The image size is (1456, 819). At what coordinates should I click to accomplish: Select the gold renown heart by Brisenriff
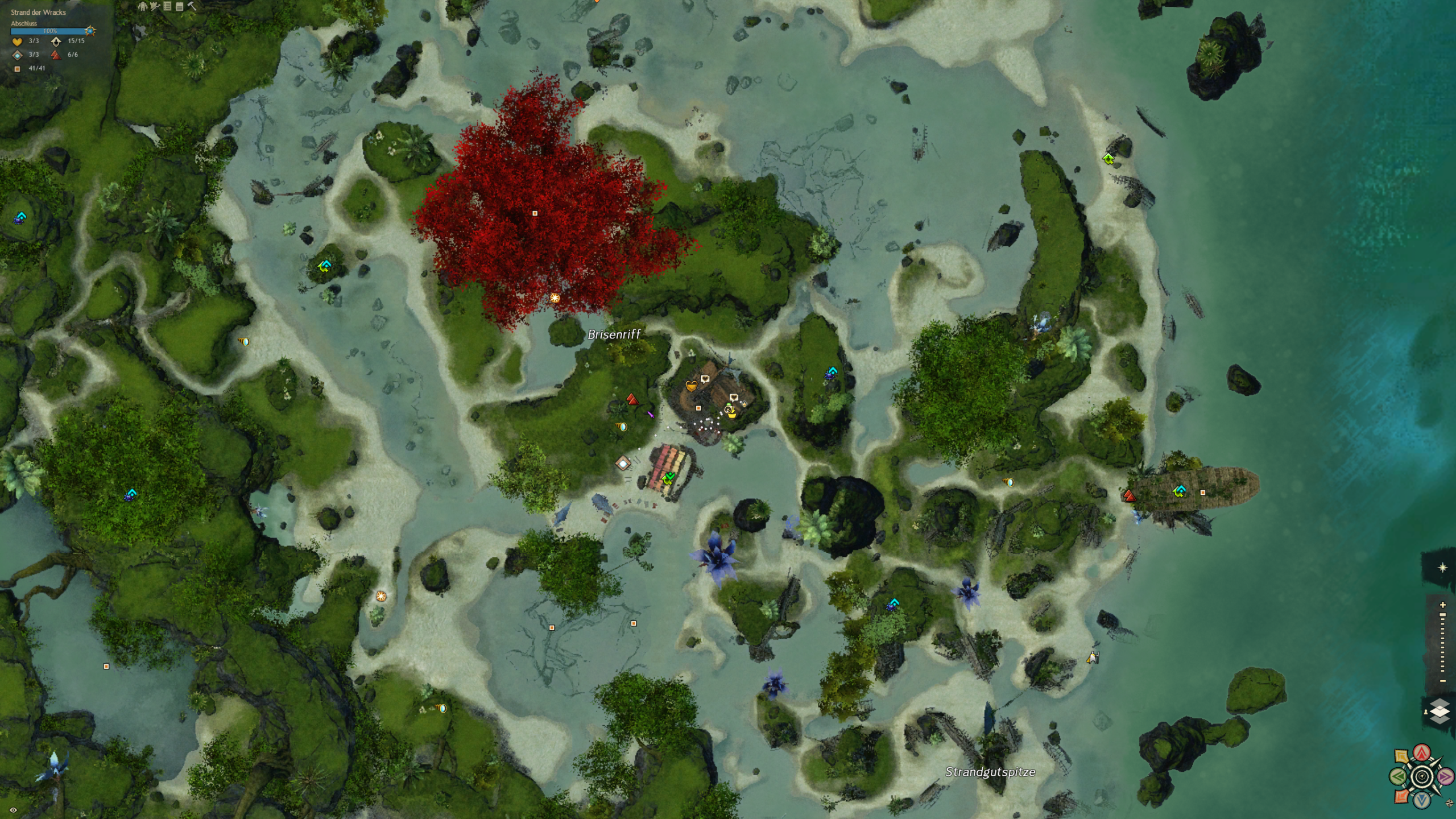pyautogui.click(x=691, y=386)
